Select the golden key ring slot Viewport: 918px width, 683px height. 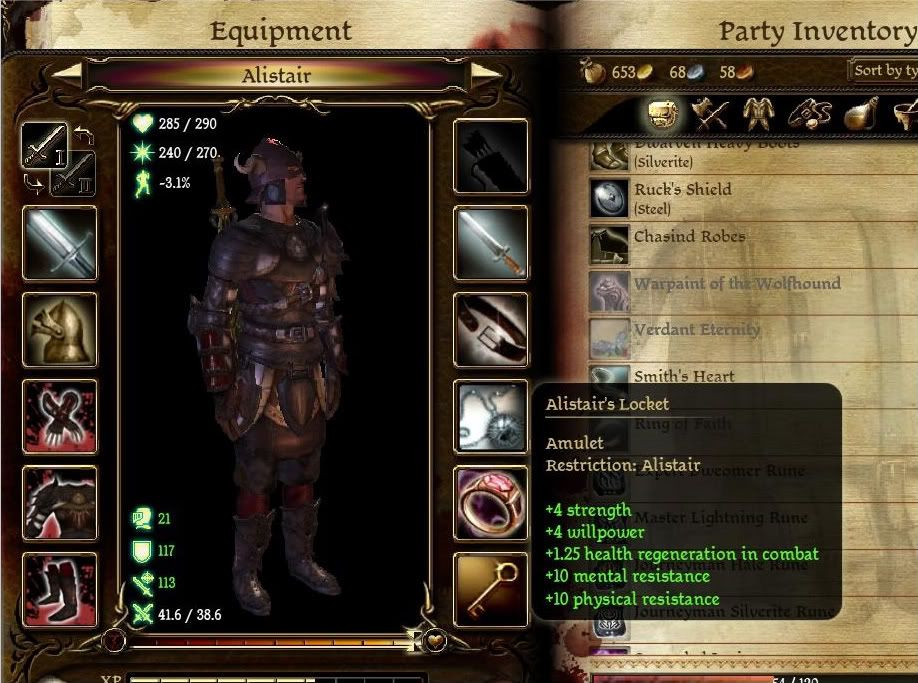coord(490,589)
